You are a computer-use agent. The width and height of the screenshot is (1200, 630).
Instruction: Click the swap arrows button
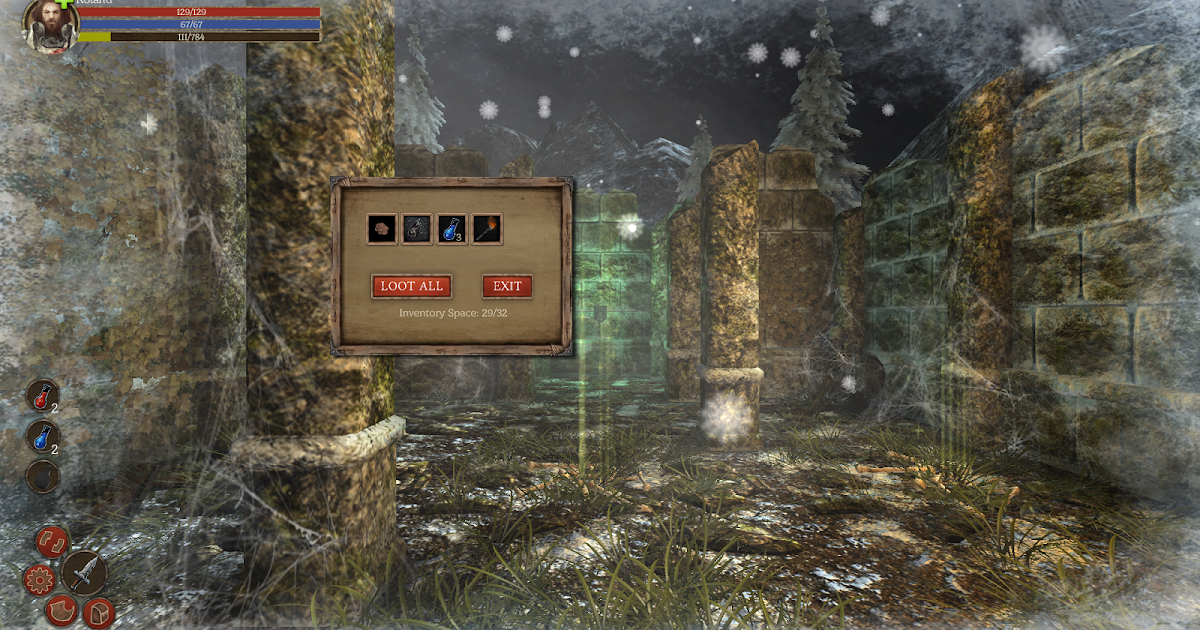click(x=52, y=542)
